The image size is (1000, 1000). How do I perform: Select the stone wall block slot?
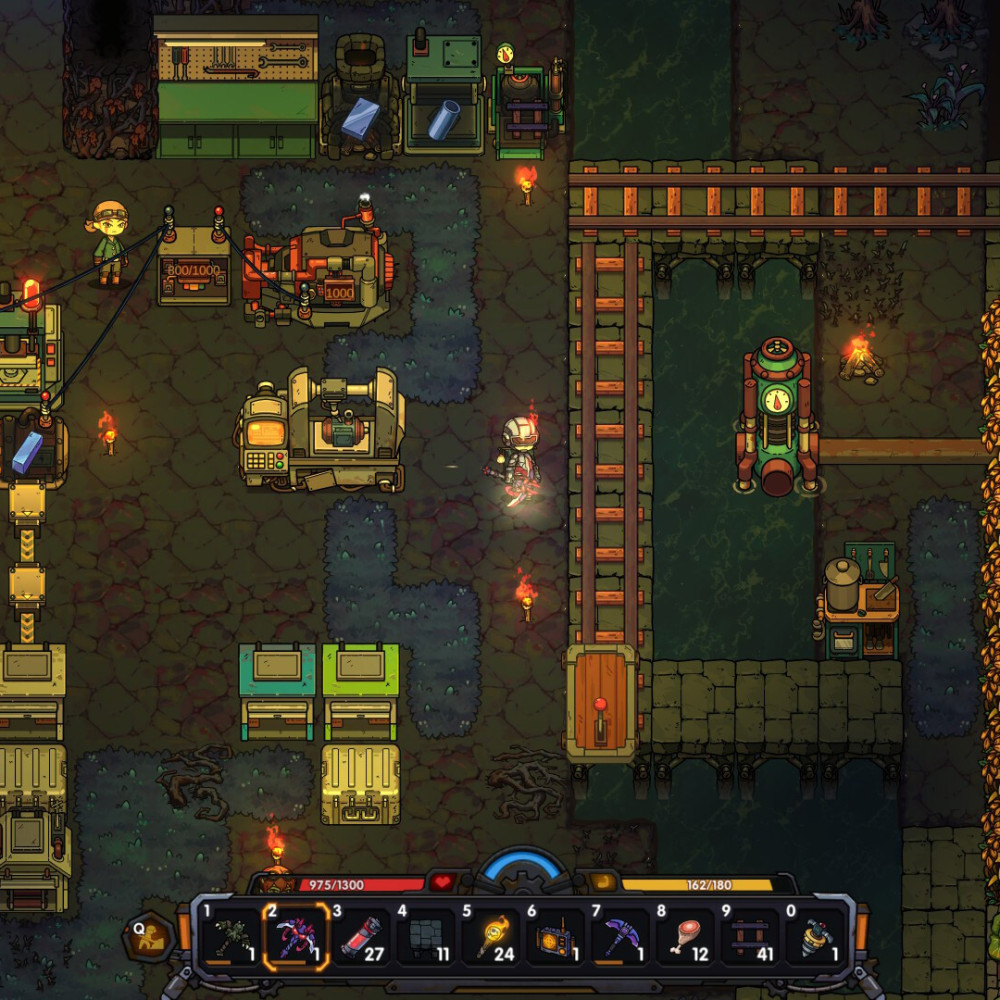425,937
